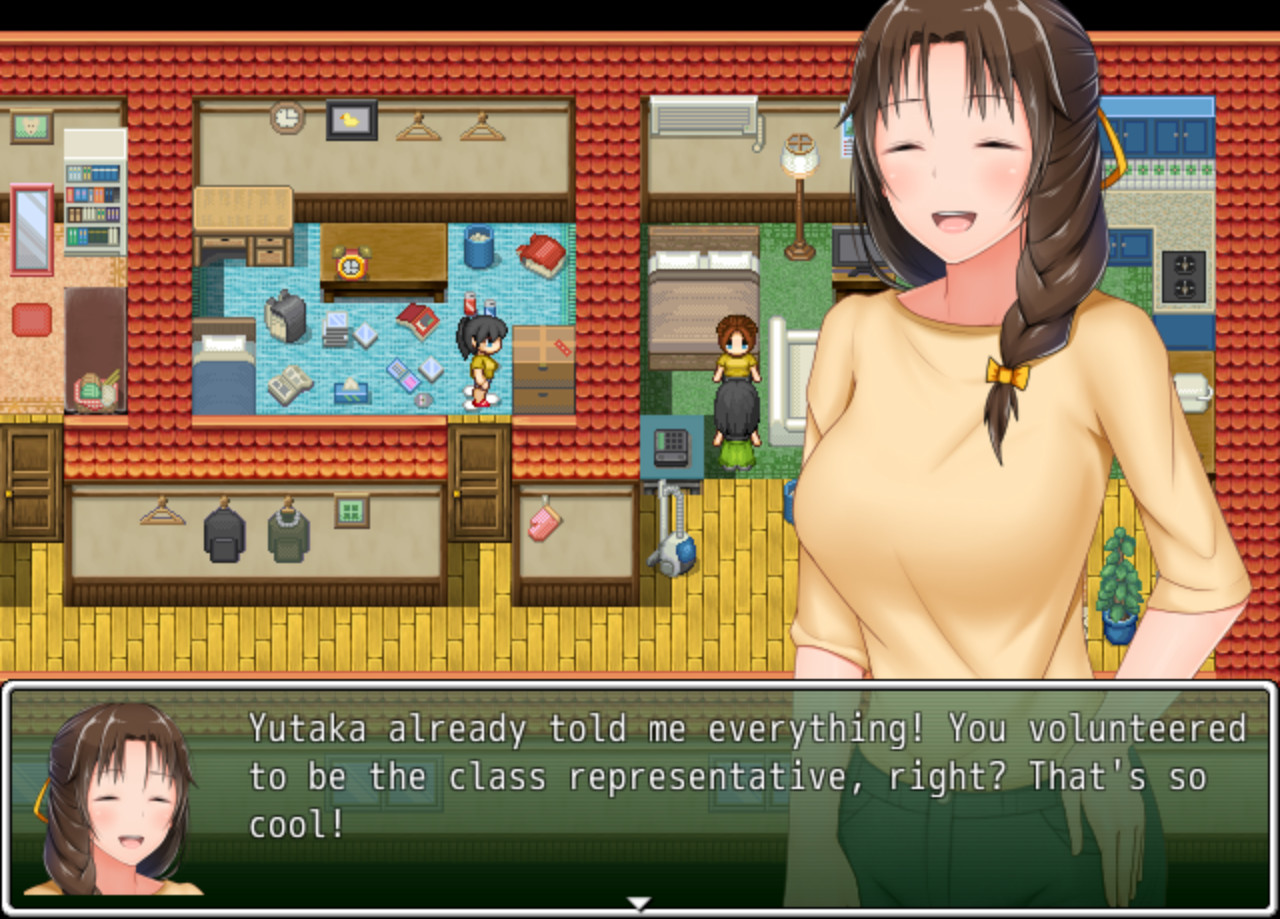
Task: Click the player character sprite in the bedroom
Action: [480, 360]
